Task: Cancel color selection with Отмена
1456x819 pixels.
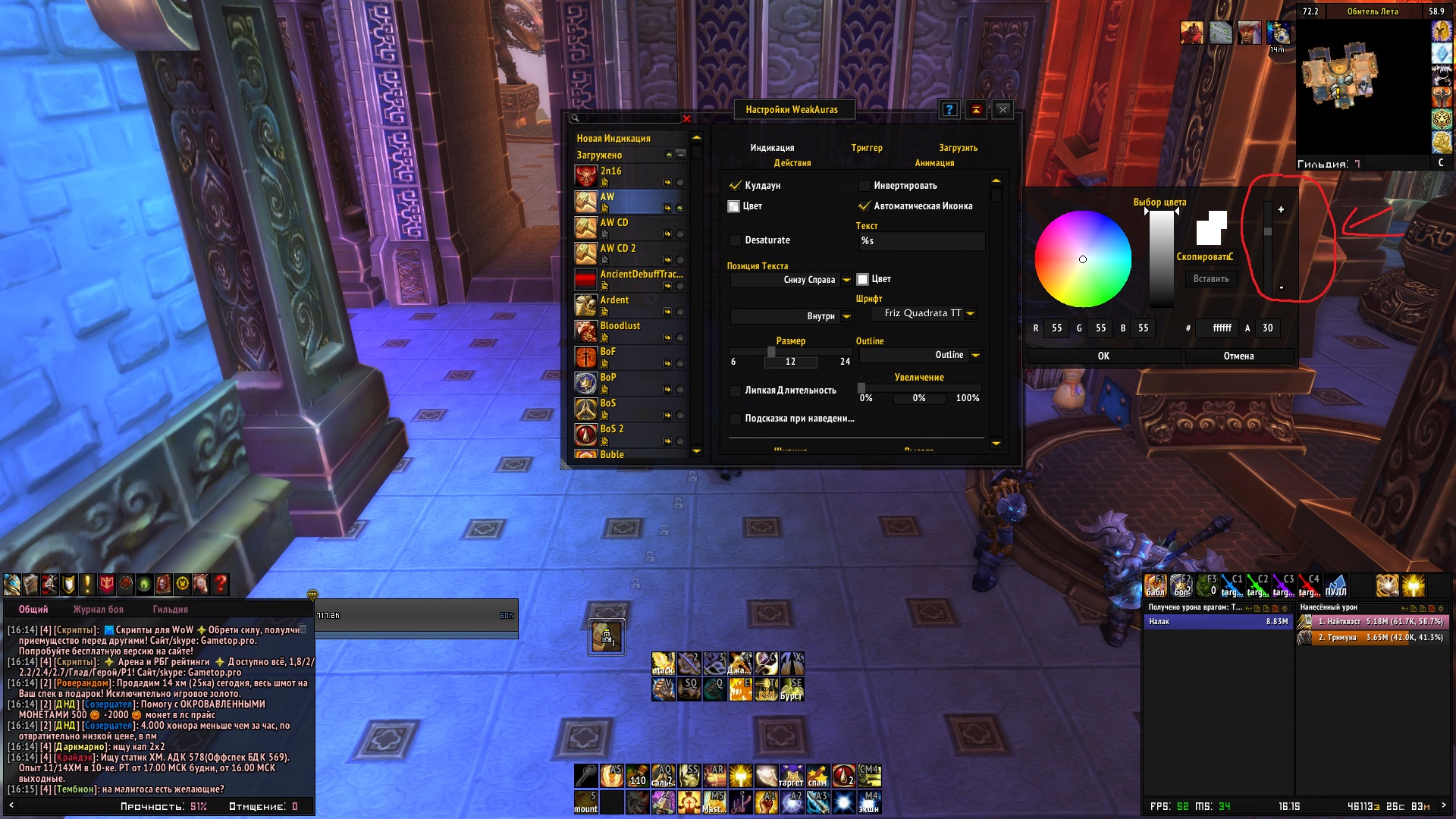Action: pos(1238,356)
